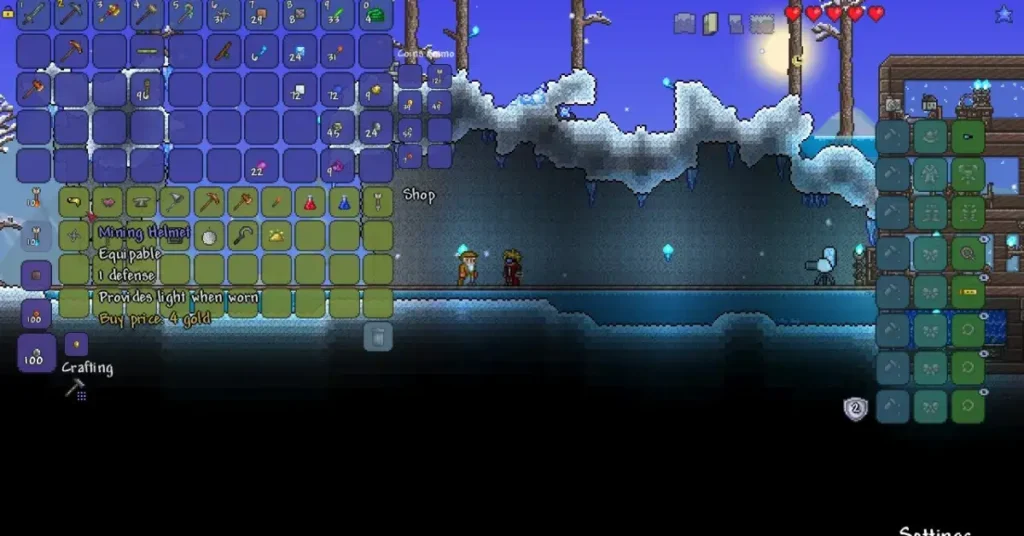Buy the anvil from the shop
This screenshot has height=536, width=1024.
141,202
